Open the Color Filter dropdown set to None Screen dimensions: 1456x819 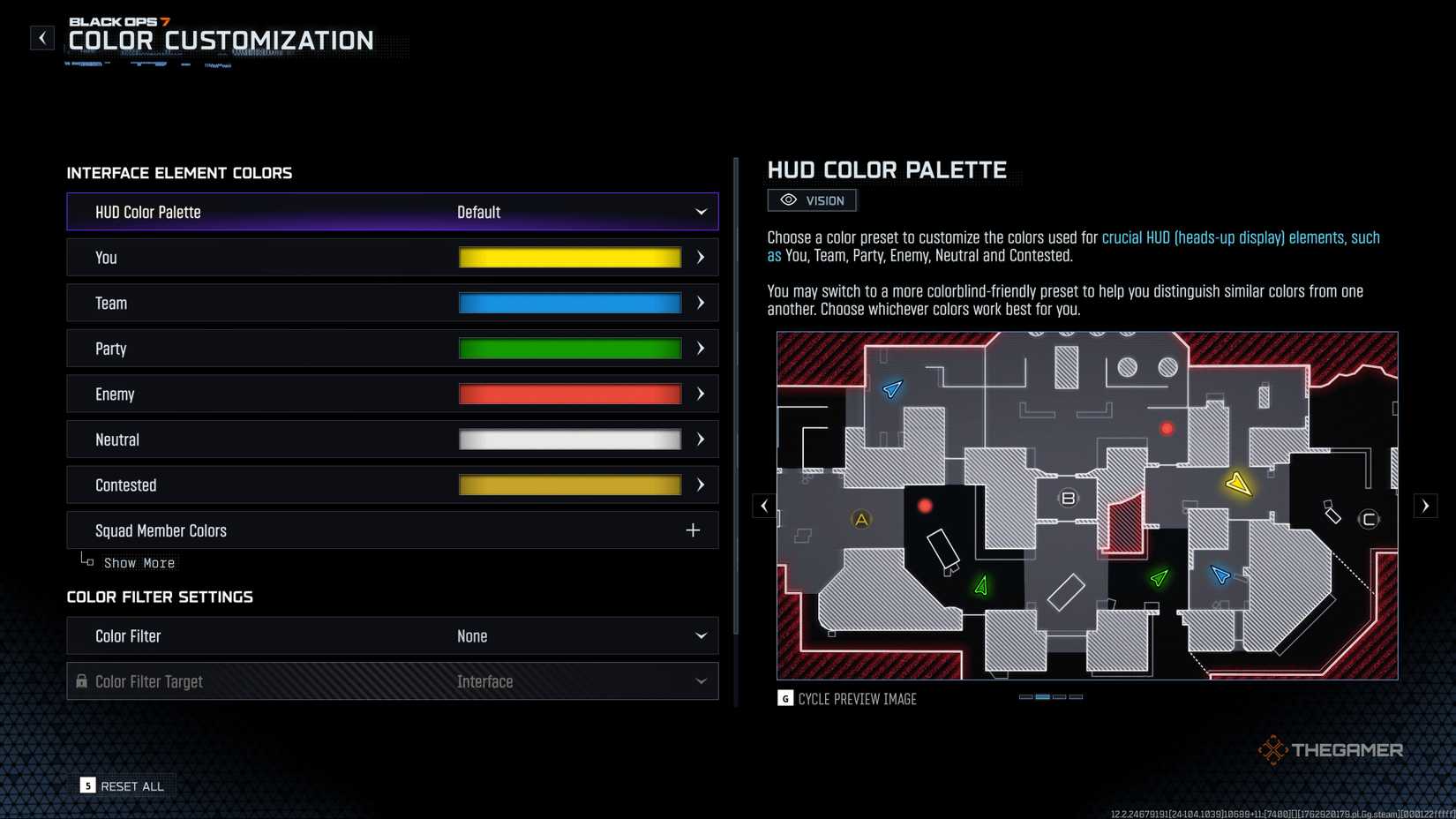pos(393,635)
